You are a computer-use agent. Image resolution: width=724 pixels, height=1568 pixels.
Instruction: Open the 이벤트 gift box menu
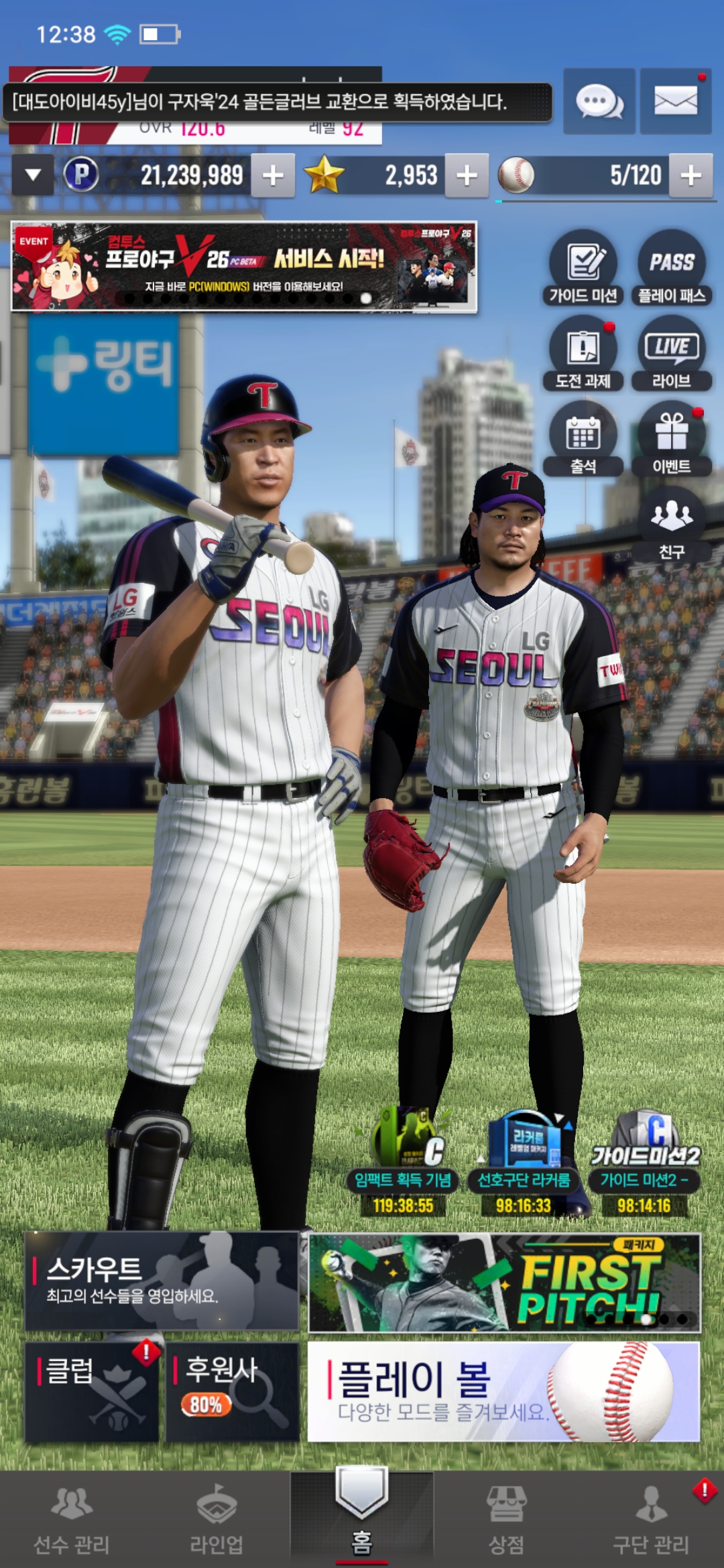[672, 439]
